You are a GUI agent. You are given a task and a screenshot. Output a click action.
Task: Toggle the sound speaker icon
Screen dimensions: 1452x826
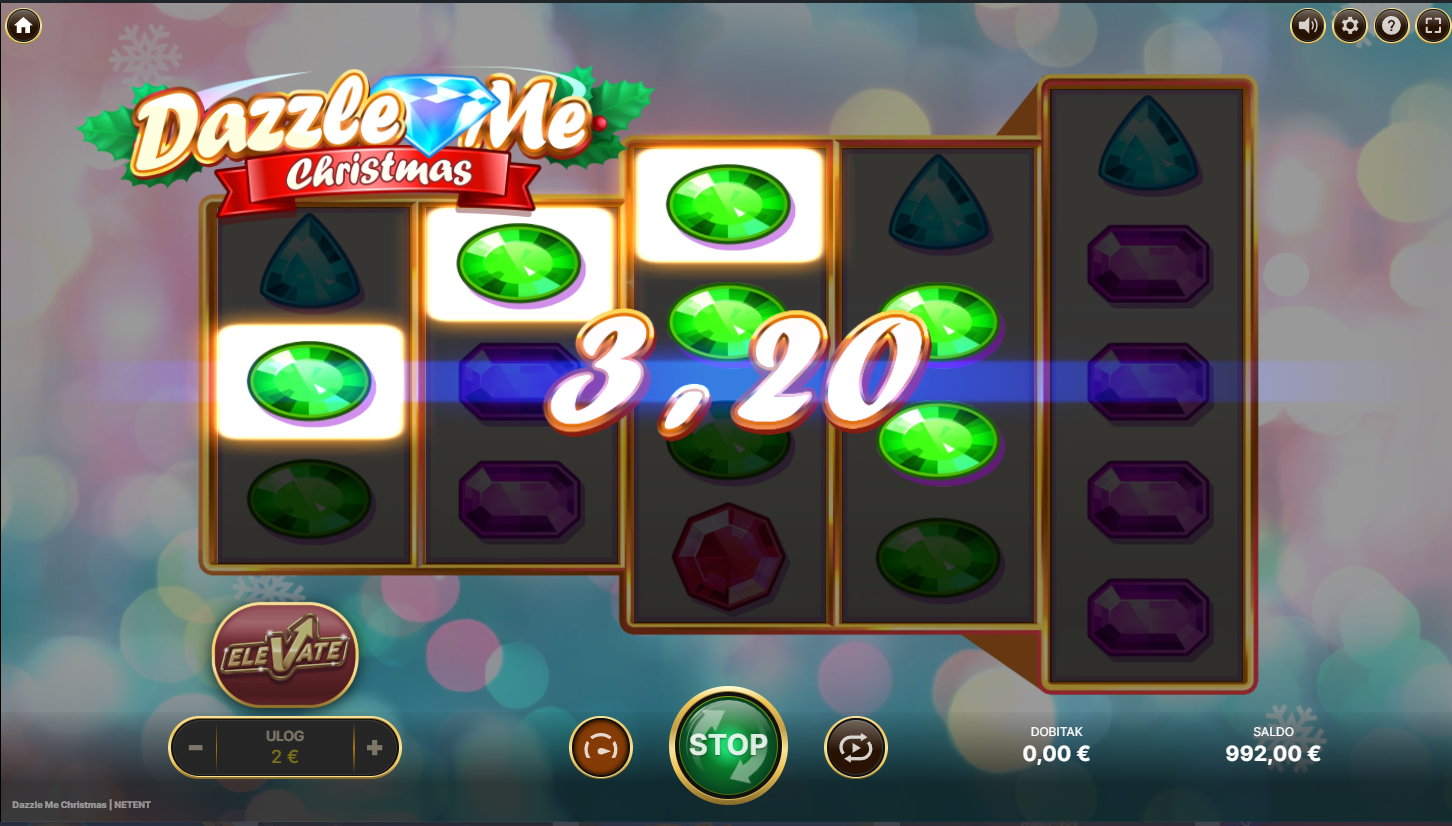pyautogui.click(x=1307, y=25)
